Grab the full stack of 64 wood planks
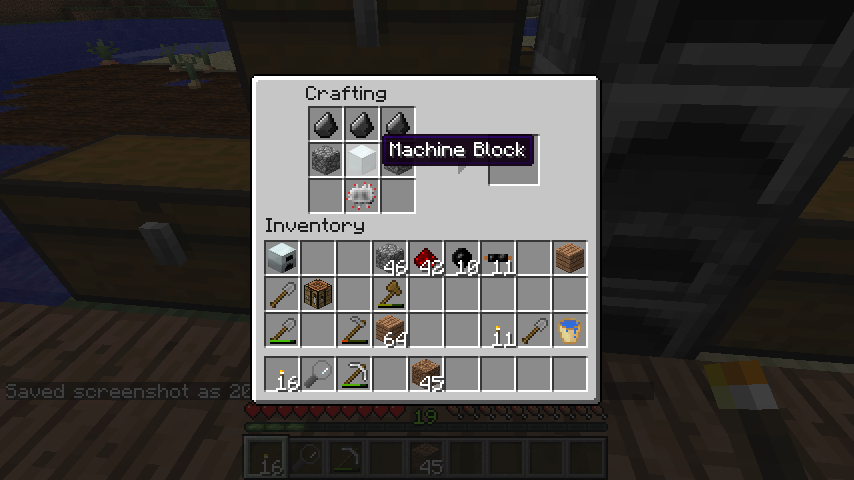Image resolution: width=854 pixels, height=480 pixels. 390,330
